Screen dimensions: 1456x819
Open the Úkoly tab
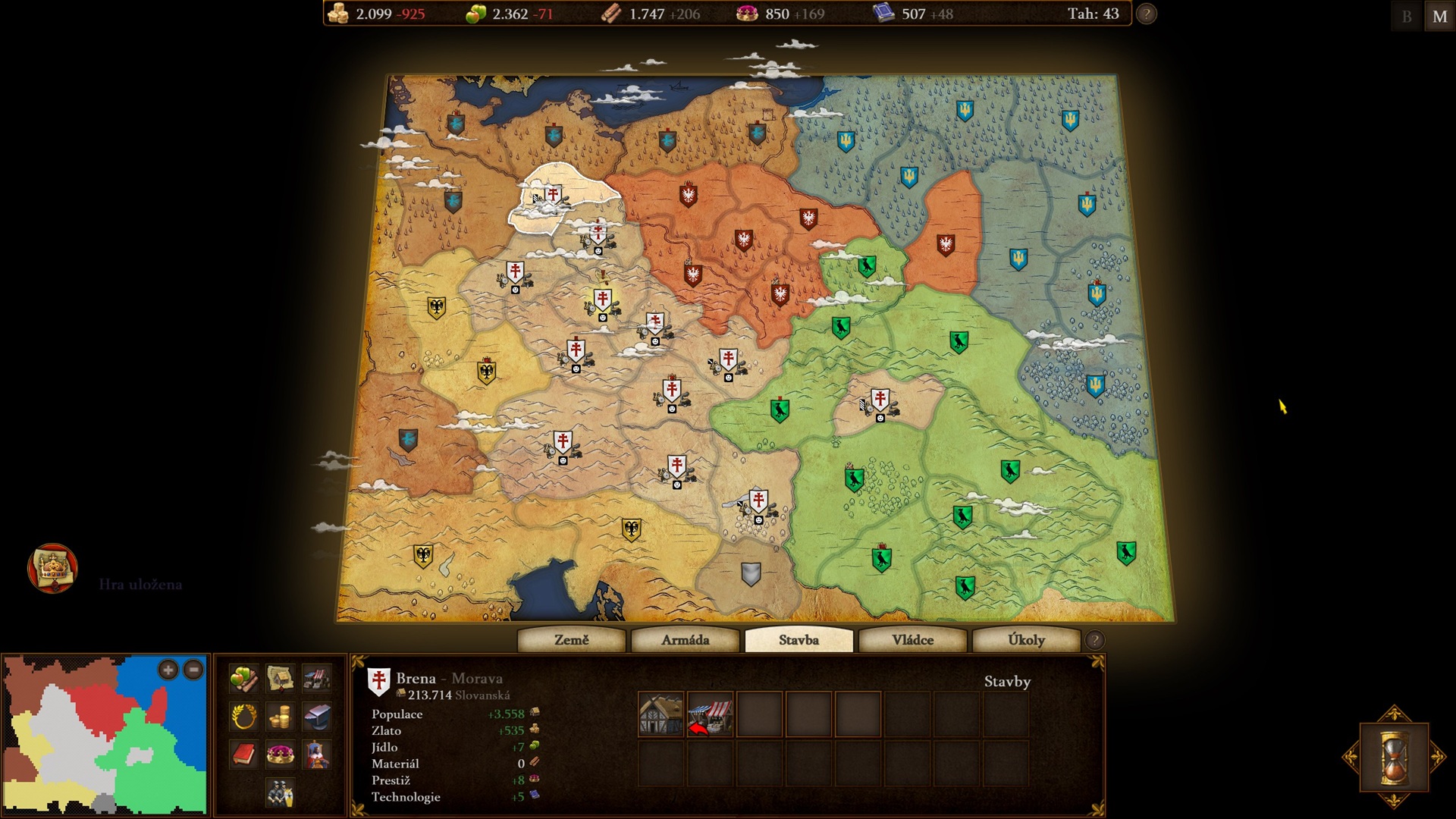pos(1026,640)
